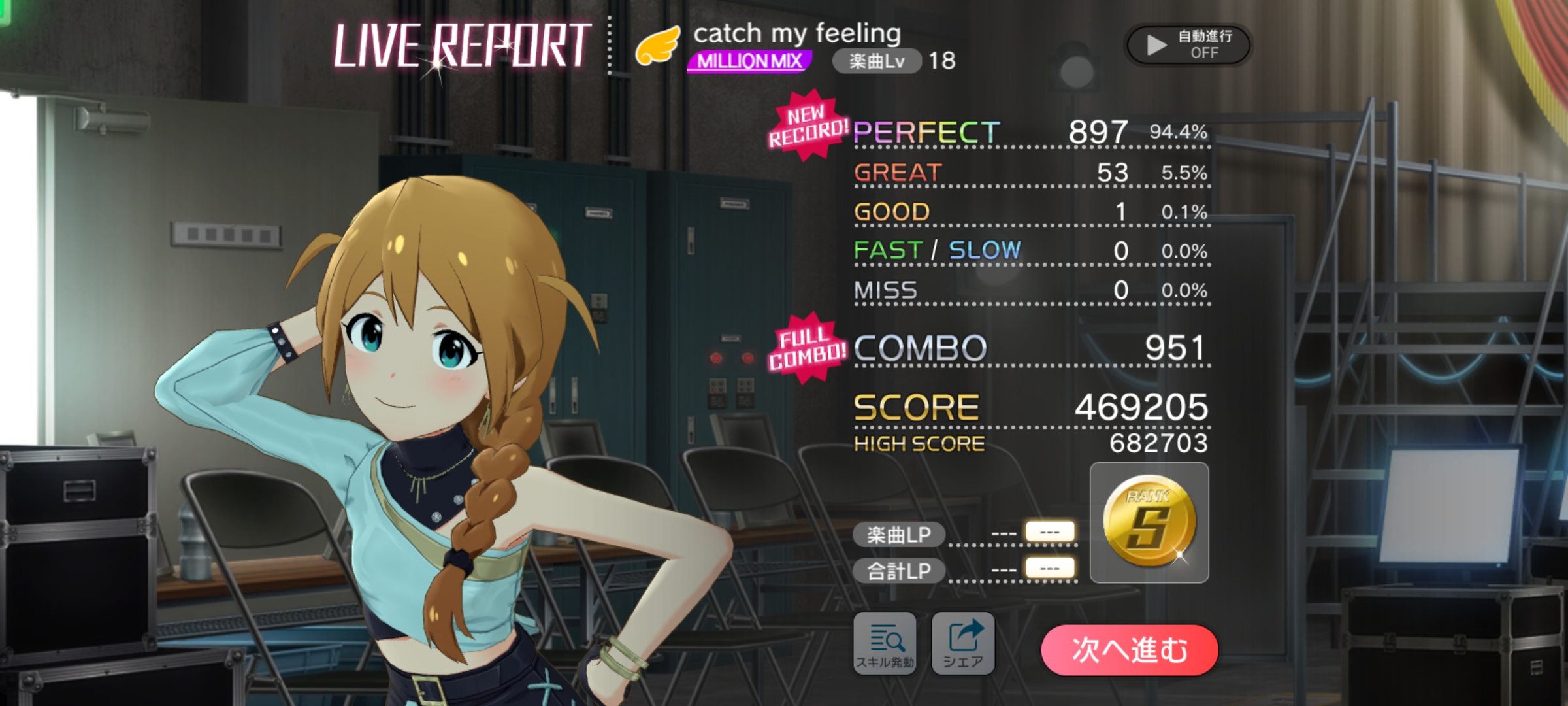The height and width of the screenshot is (706, 1568).
Task: Toggle the auto-advance (自動進行) OFF button
Action: 1188,44
